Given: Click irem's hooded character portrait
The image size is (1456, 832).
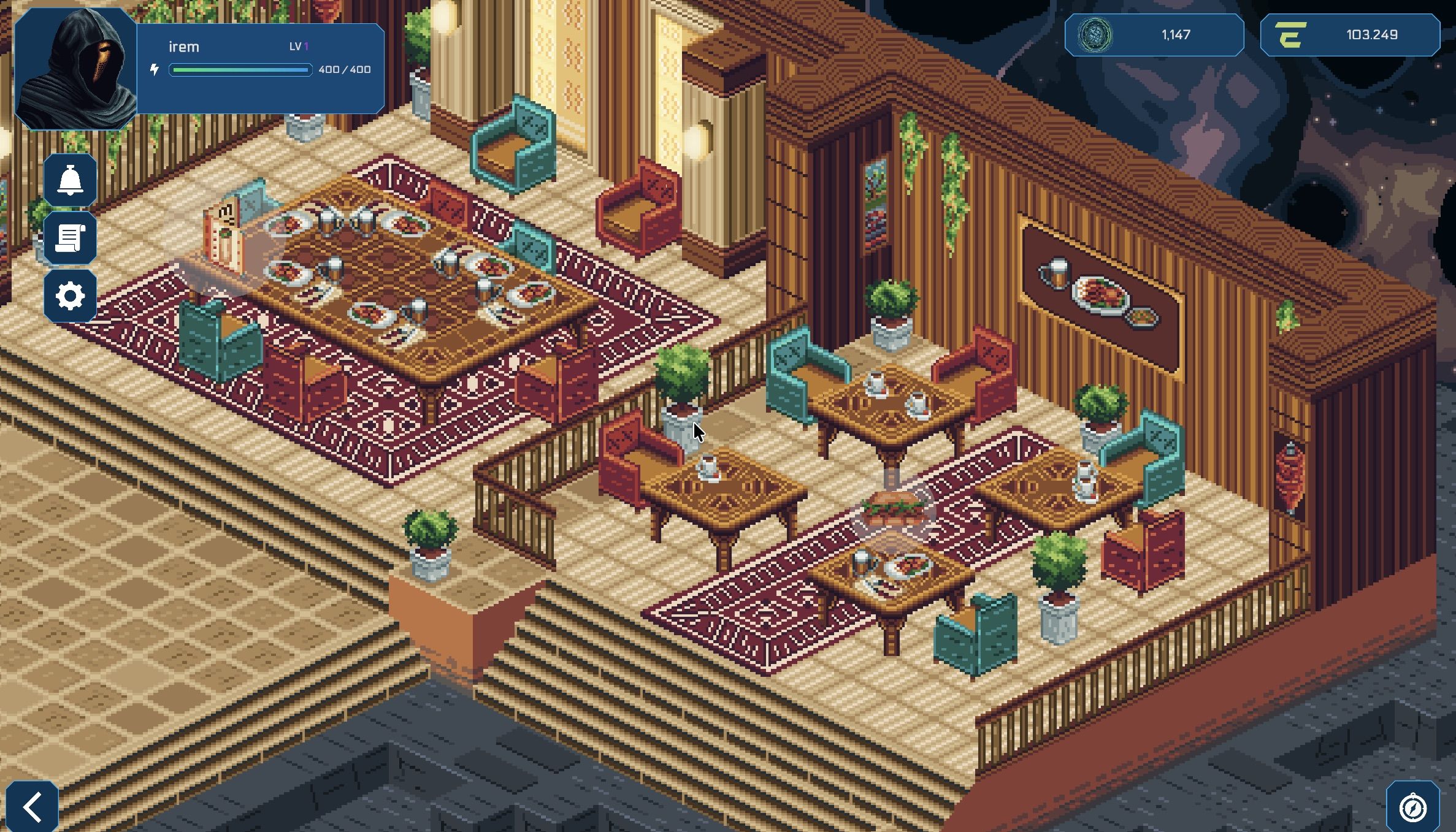Looking at the screenshot, I should click(75, 69).
